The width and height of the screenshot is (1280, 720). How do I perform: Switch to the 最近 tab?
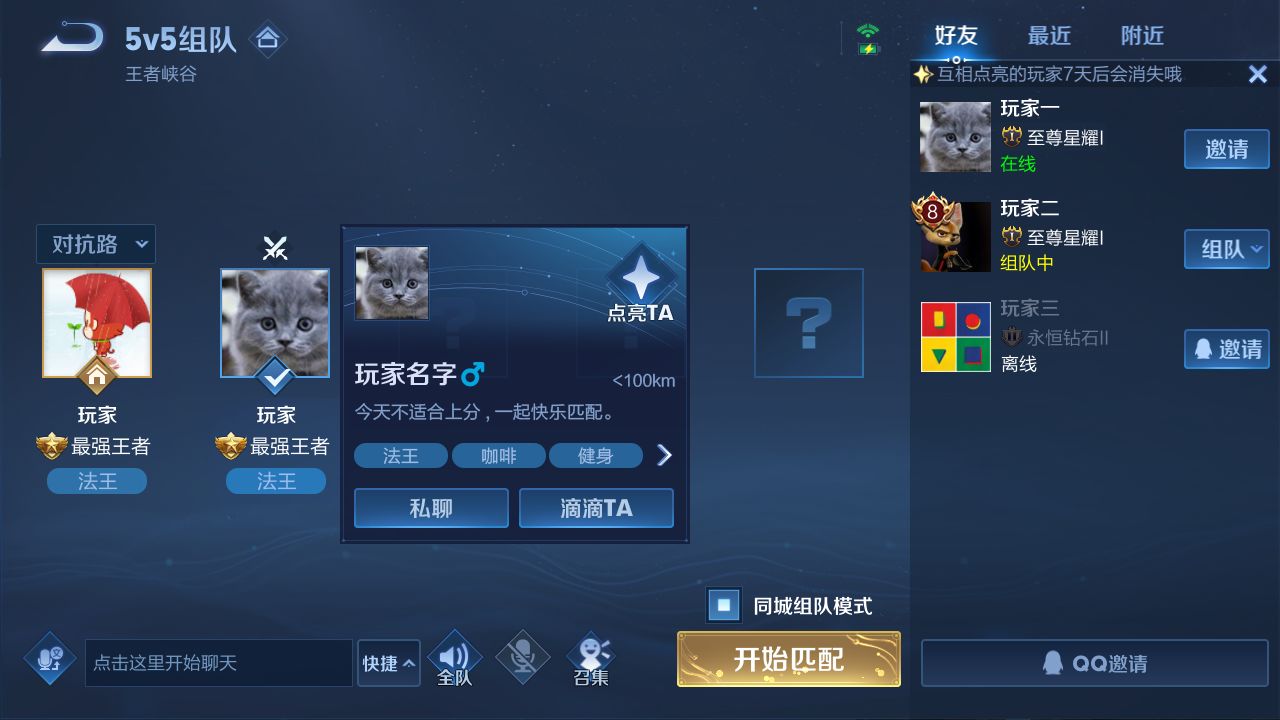pyautogui.click(x=1049, y=36)
